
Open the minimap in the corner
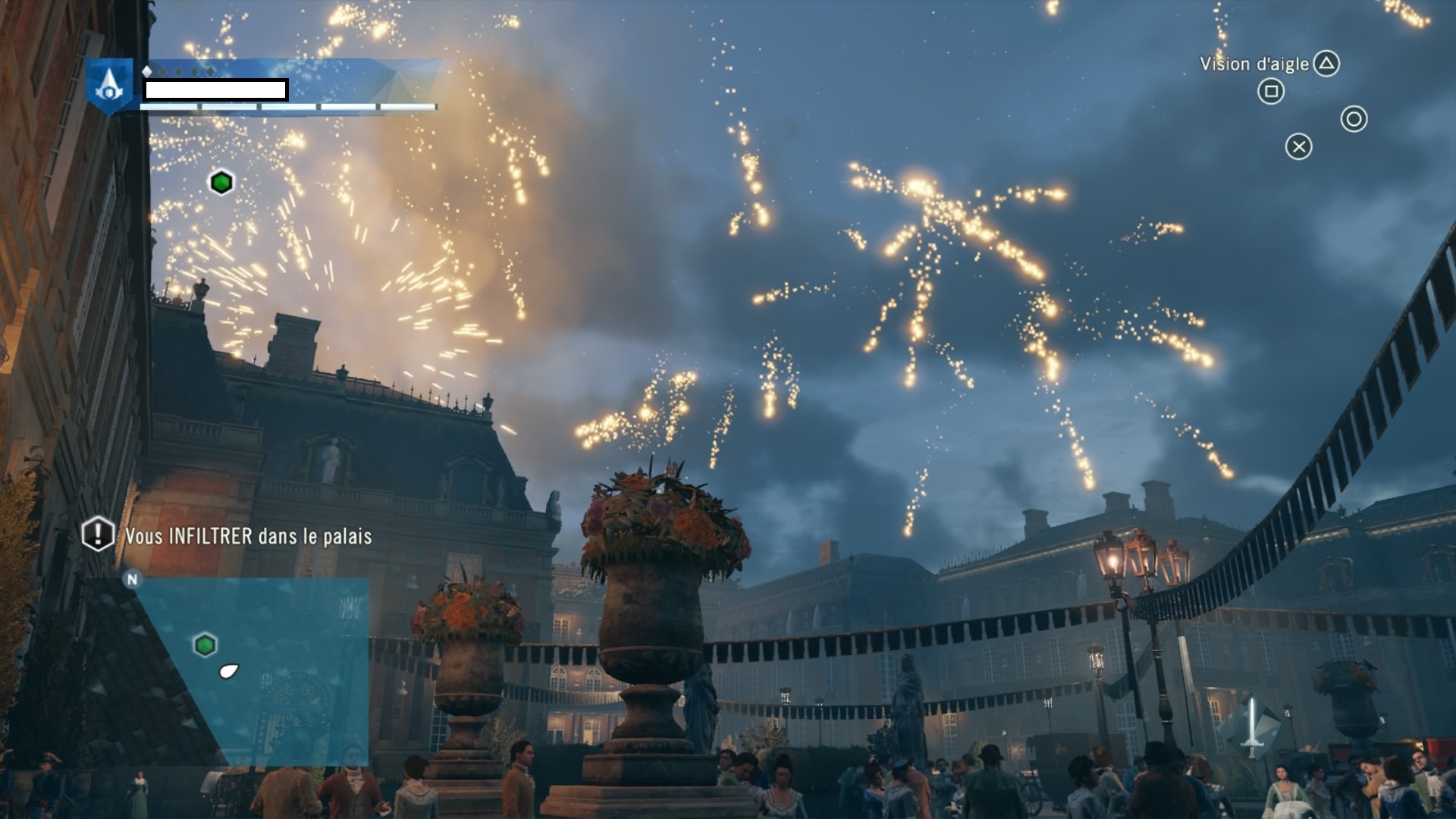[250, 671]
